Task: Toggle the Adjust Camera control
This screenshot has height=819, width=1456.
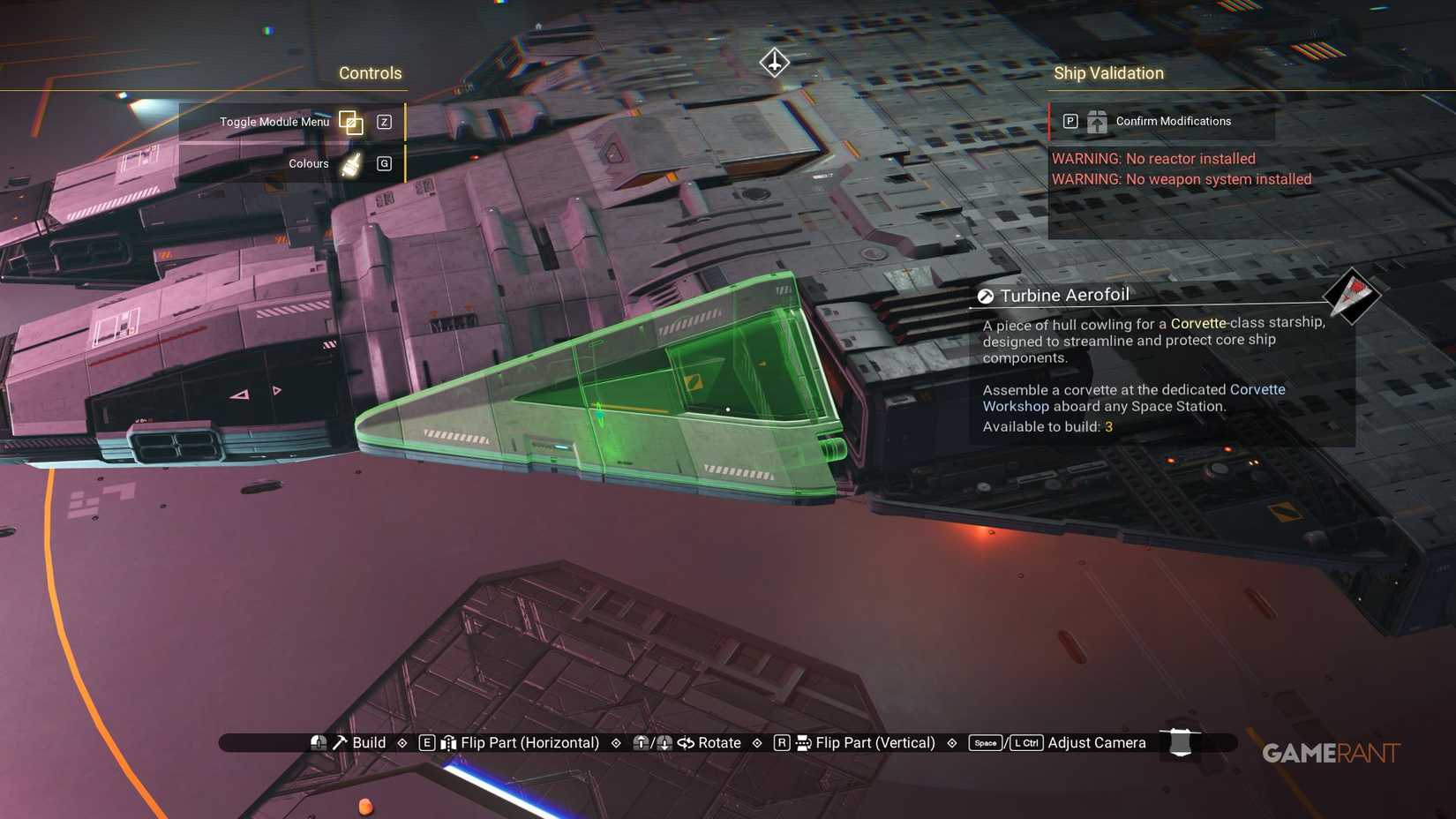Action: click(x=1096, y=742)
